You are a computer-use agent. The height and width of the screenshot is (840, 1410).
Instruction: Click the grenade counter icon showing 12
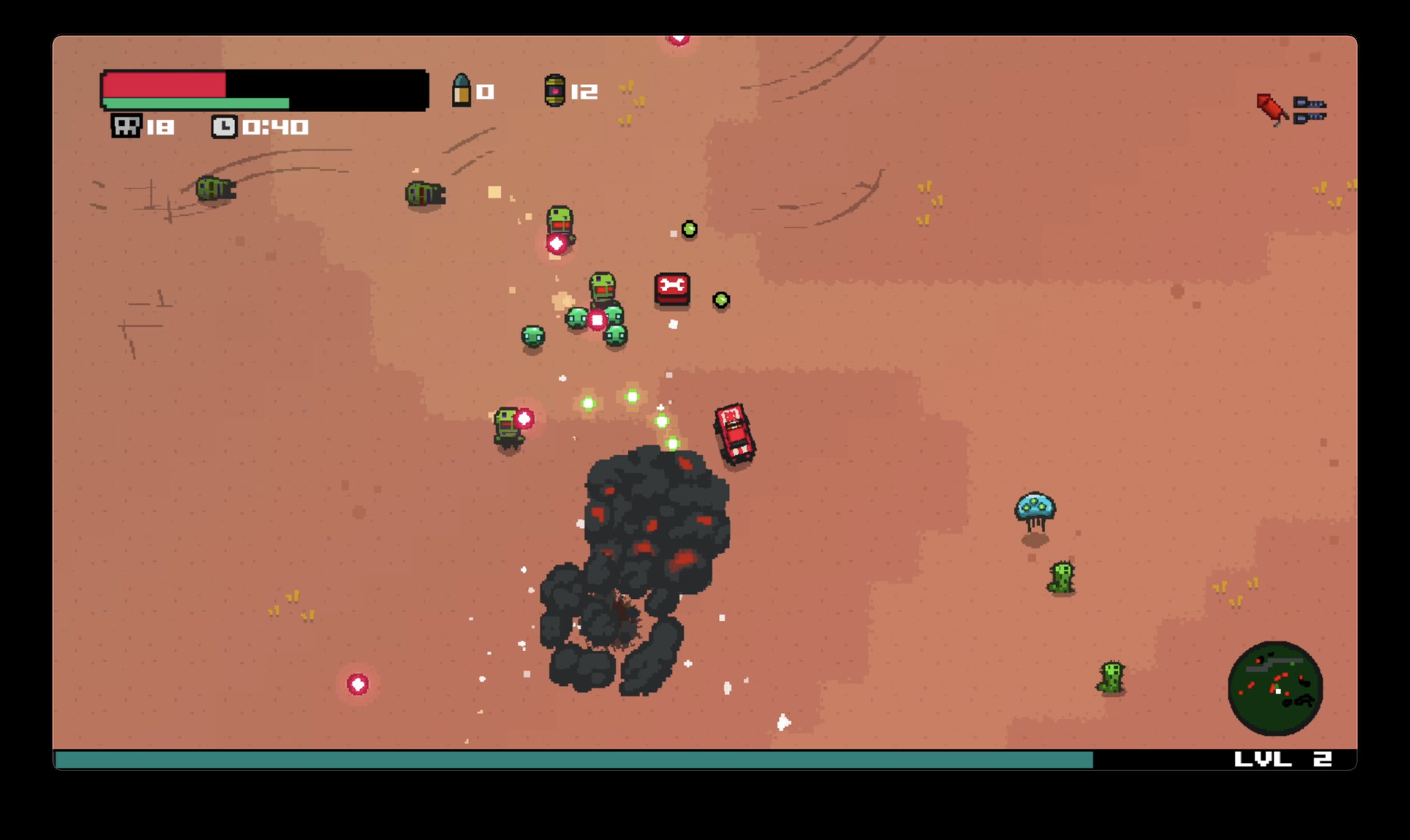click(x=555, y=91)
